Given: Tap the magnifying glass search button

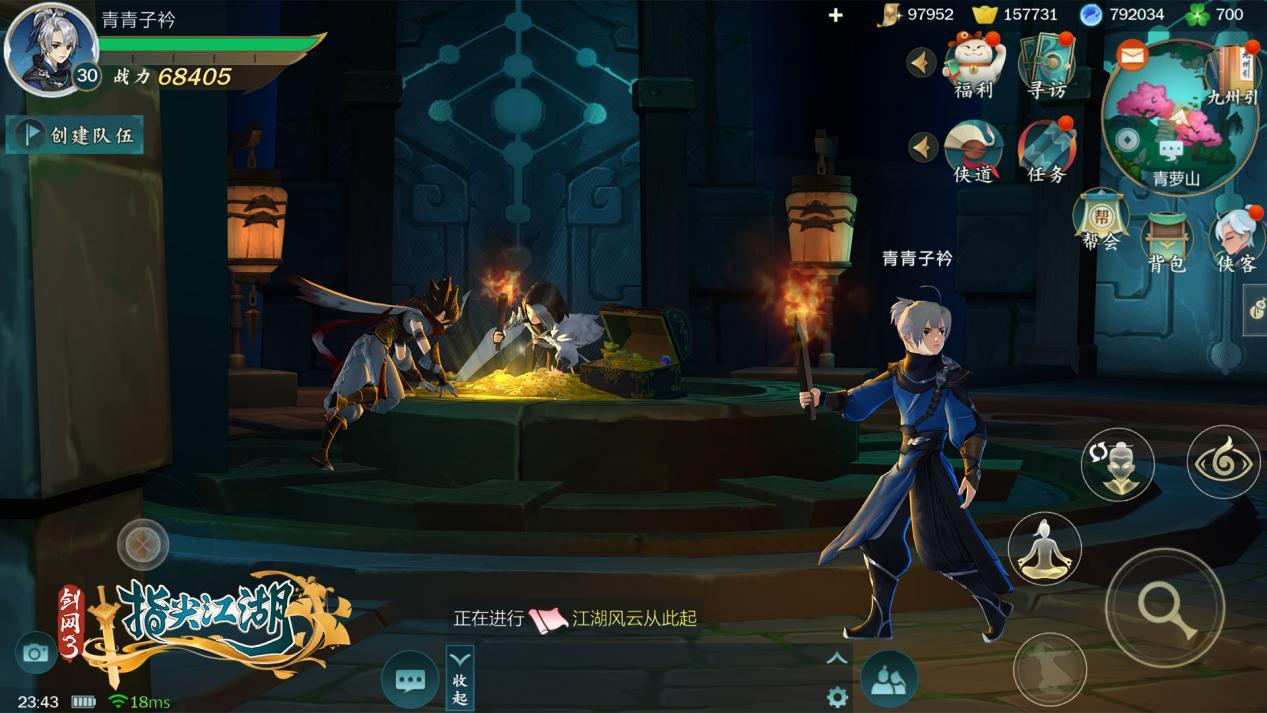Looking at the screenshot, I should click(1165, 607).
